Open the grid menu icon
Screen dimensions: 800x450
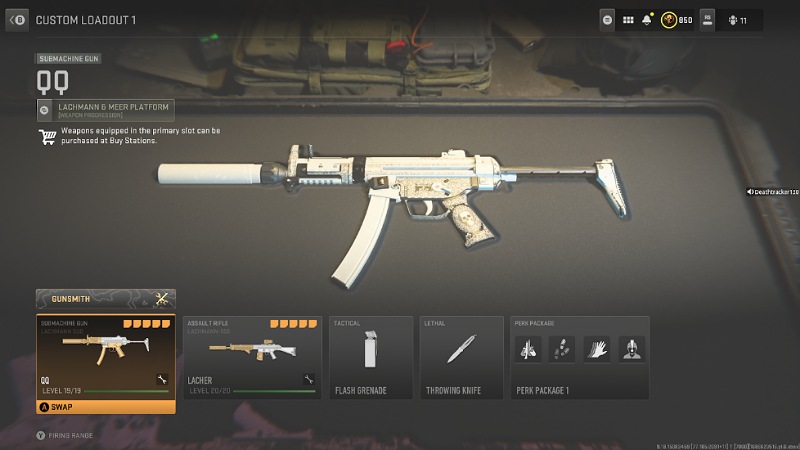[629, 19]
